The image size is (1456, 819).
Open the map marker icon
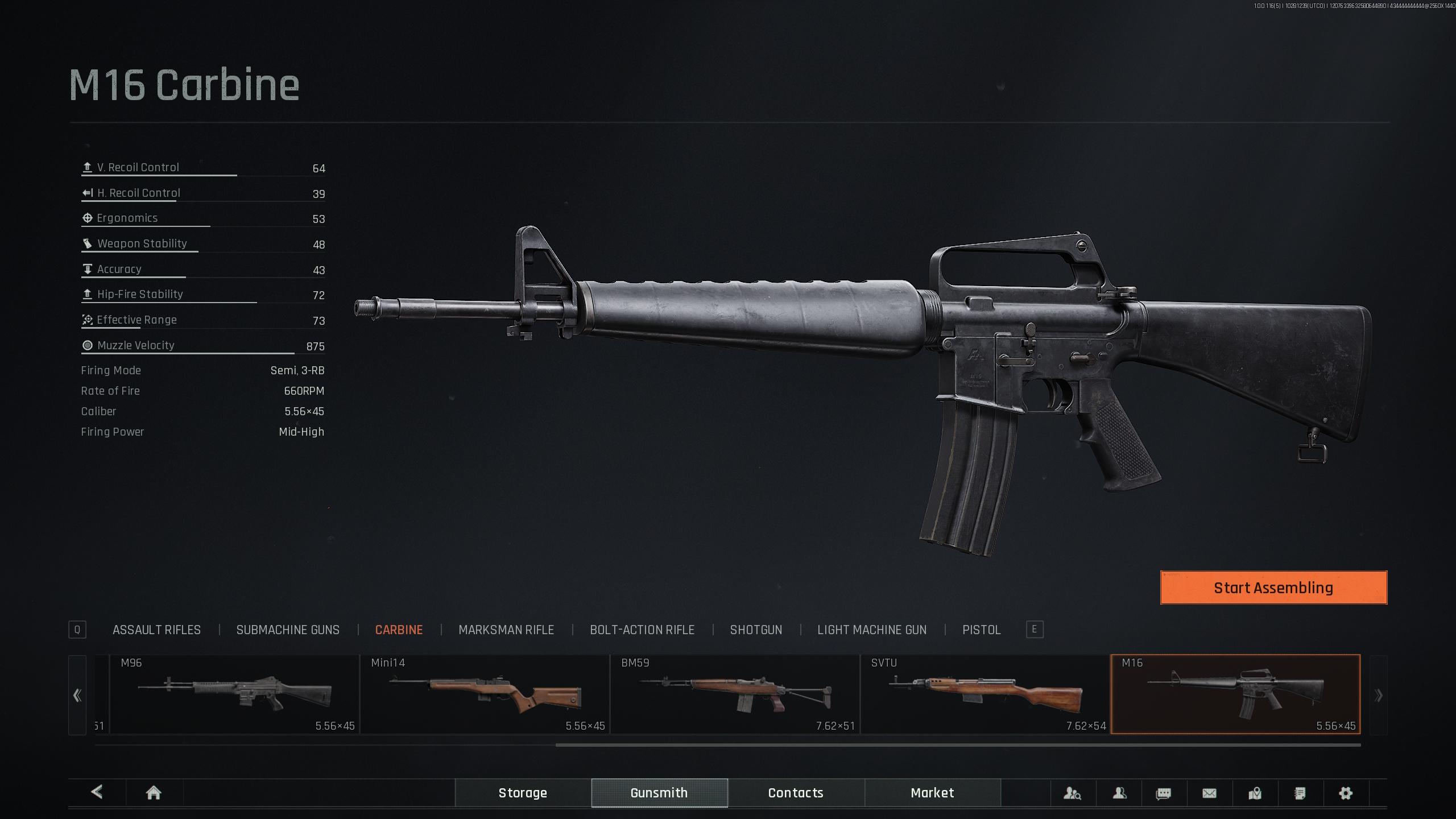tap(1255, 793)
